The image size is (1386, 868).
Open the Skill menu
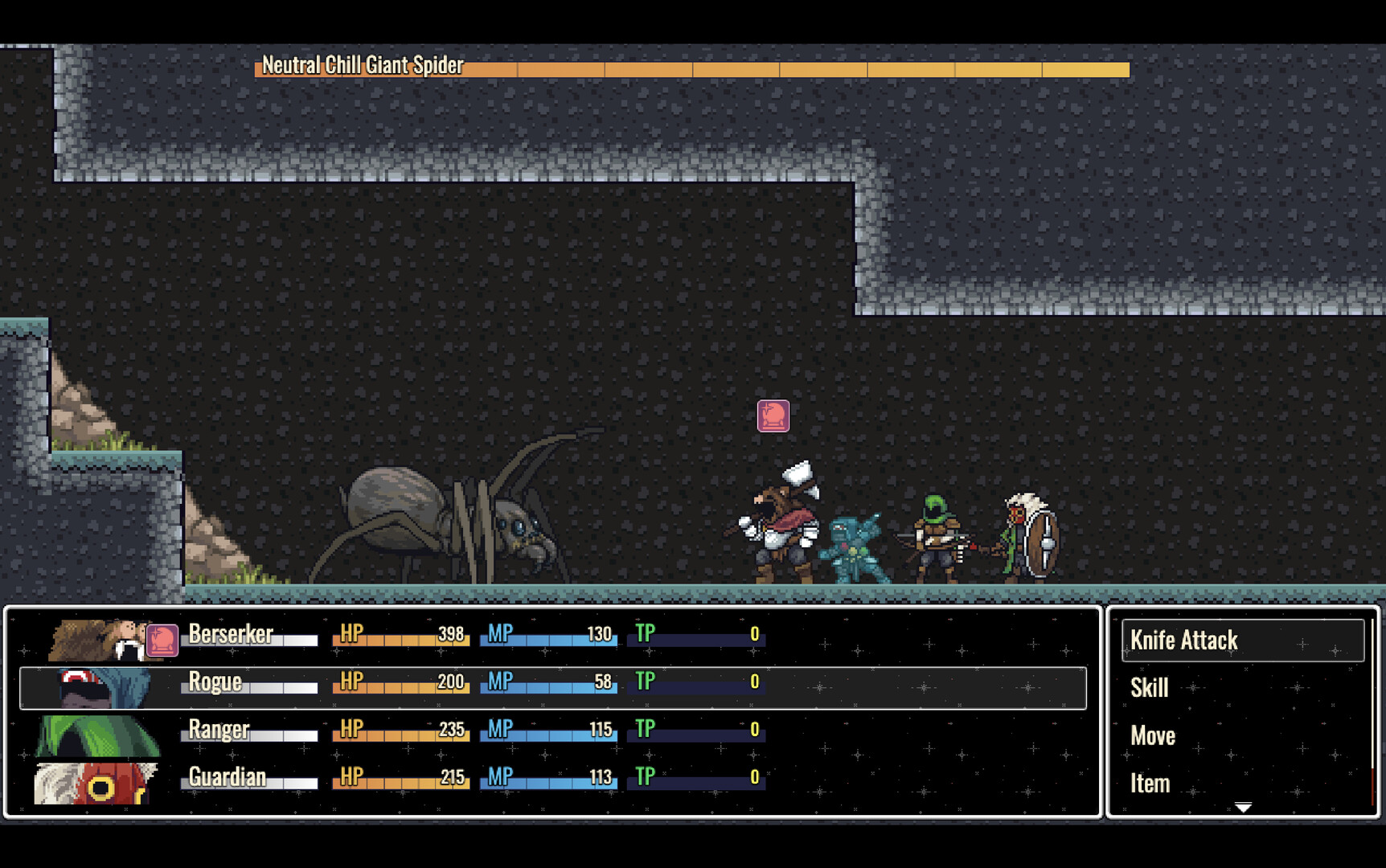[x=1148, y=688]
